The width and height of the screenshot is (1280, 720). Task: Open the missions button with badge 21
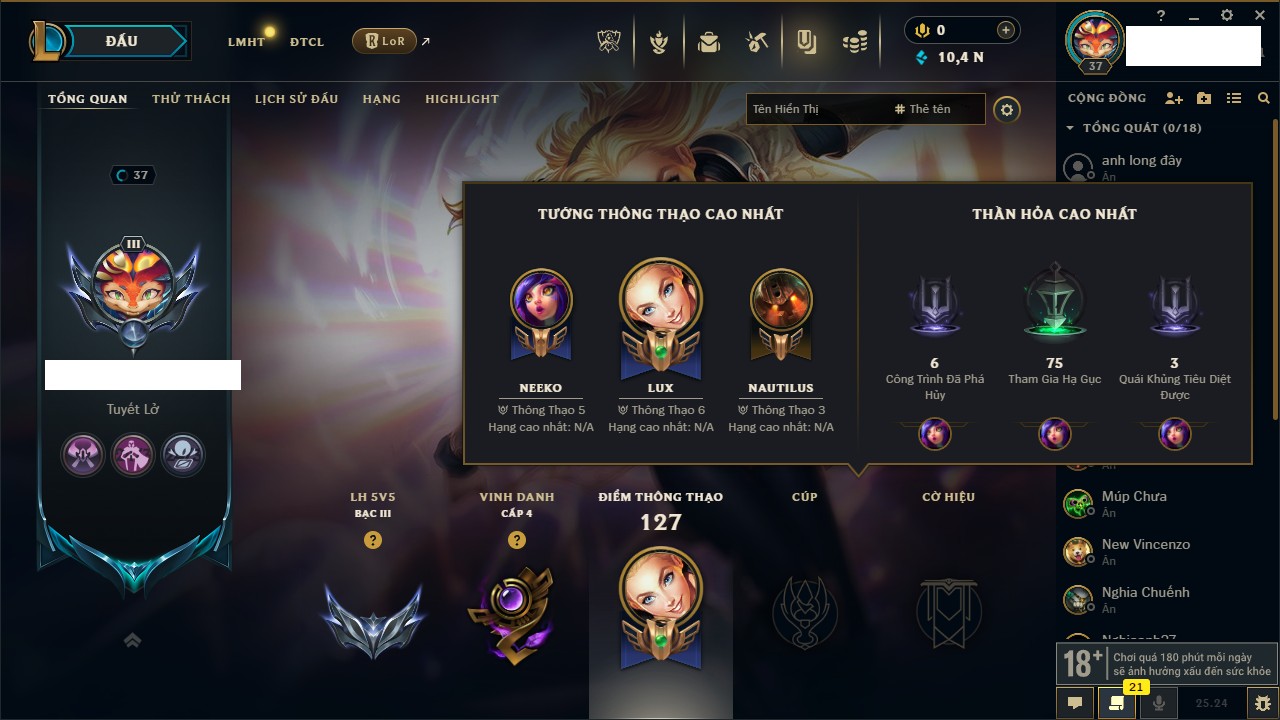[1116, 702]
